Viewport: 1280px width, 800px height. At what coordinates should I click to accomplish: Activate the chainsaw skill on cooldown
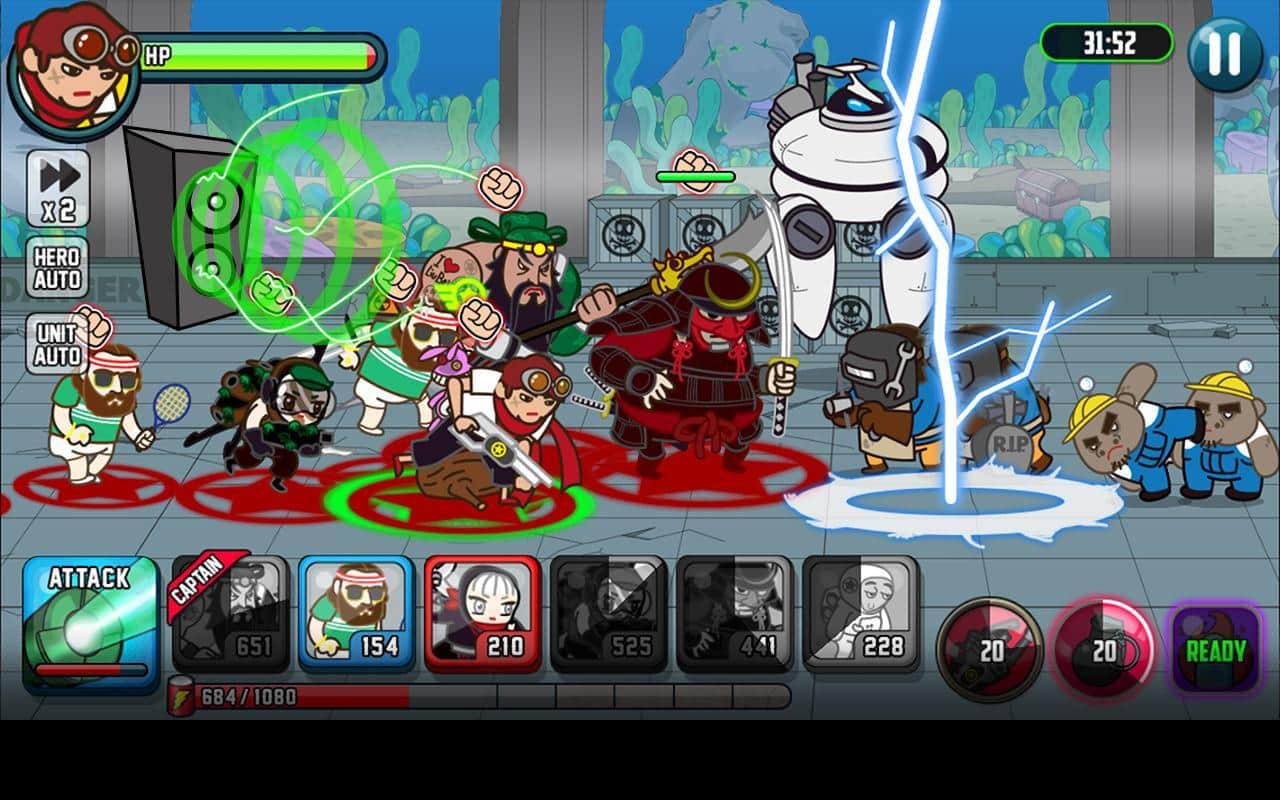(990, 650)
